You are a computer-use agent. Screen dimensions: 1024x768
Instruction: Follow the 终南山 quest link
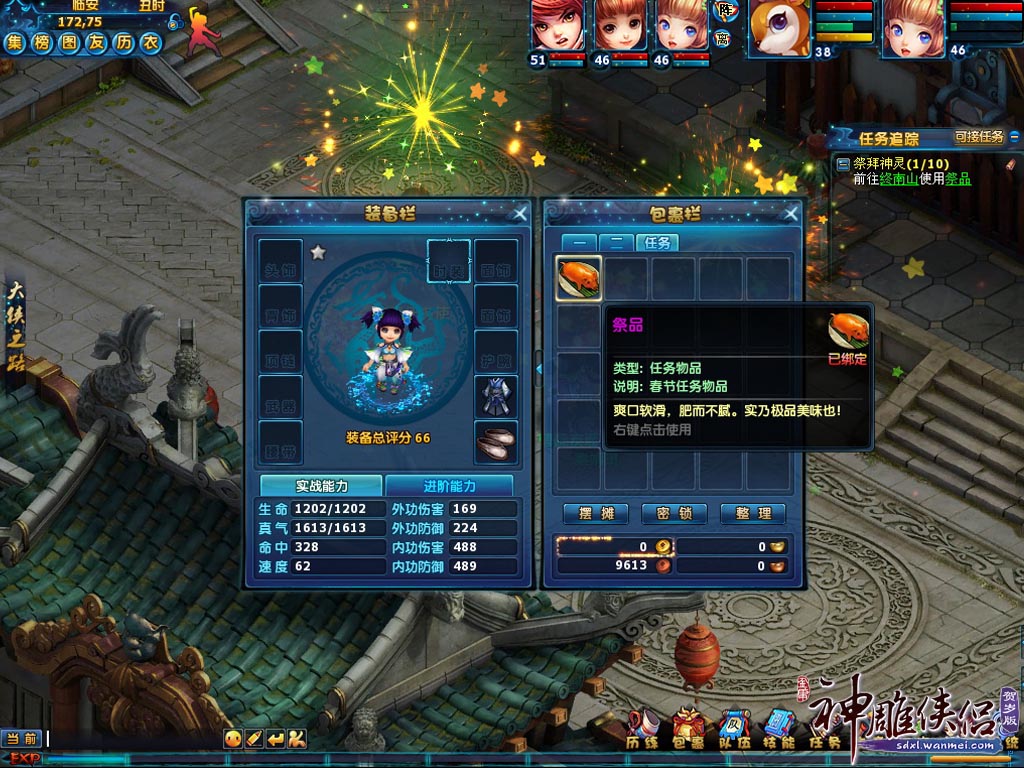[899, 179]
